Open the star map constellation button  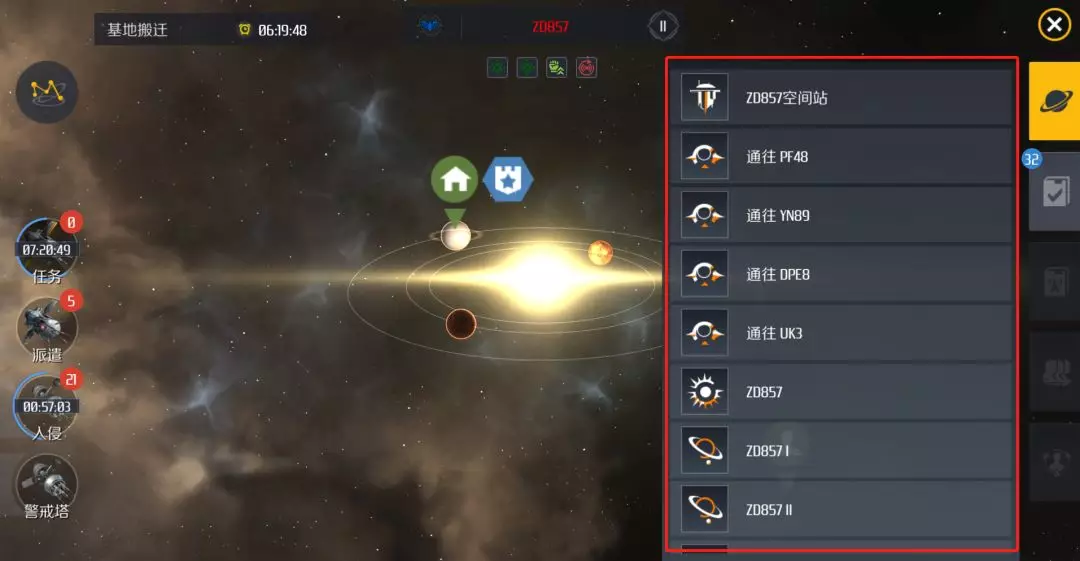coord(47,92)
